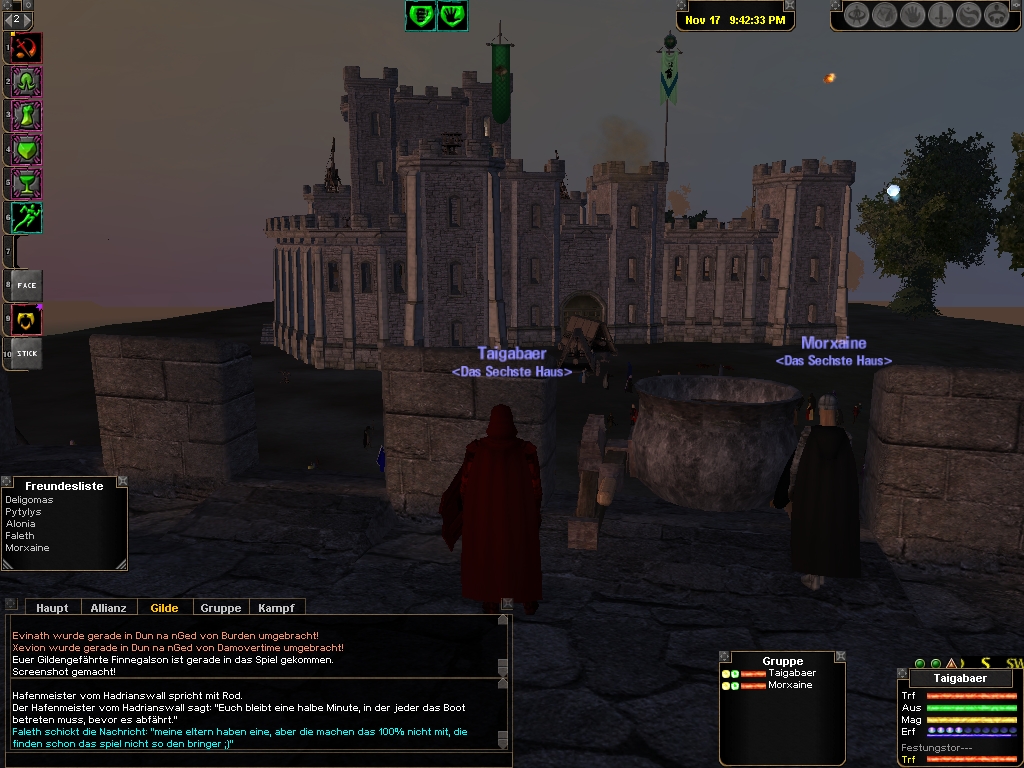This screenshot has height=768, width=1024.
Task: Activate the red weapon attack in hotbar slot 1
Action: 27,48
